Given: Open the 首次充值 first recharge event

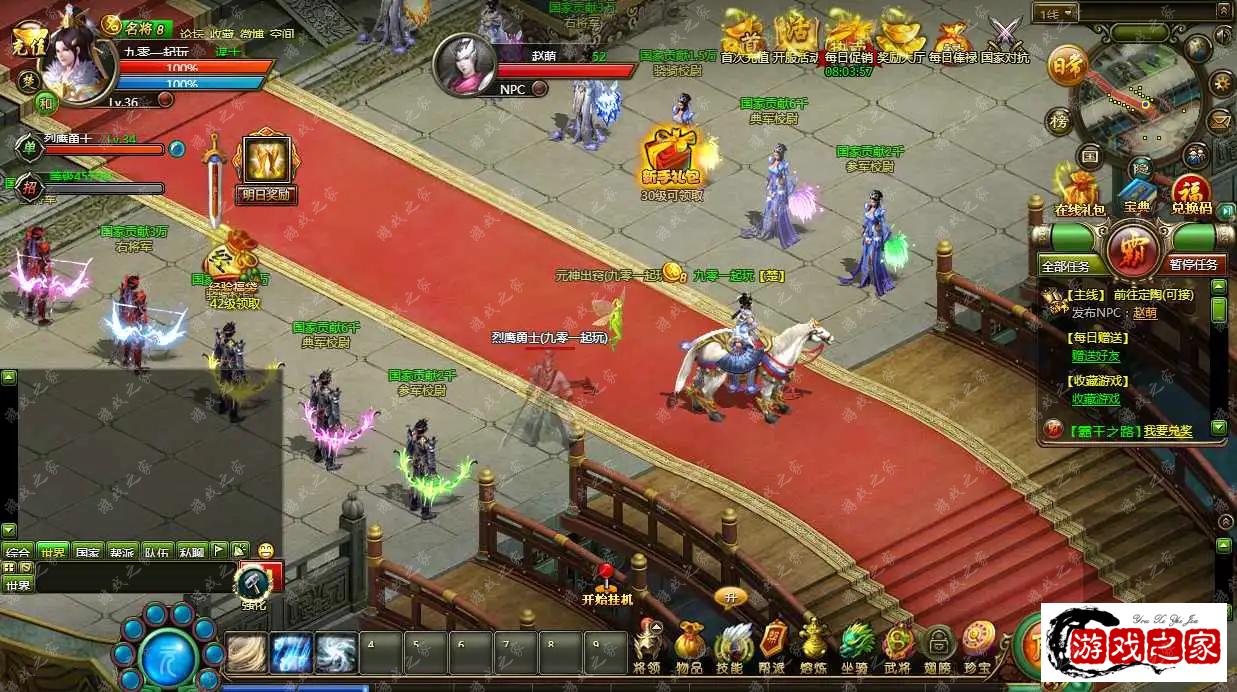Looking at the screenshot, I should click(x=743, y=36).
